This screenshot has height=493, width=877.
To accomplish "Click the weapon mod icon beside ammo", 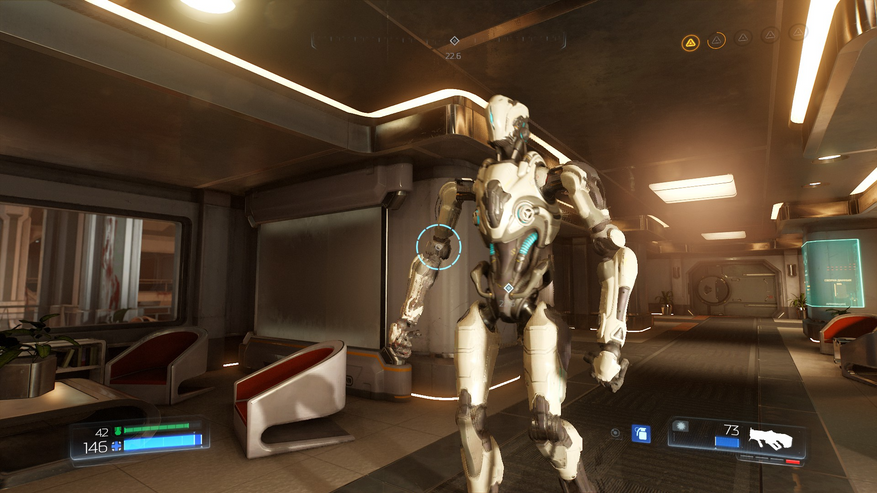I will pos(682,427).
